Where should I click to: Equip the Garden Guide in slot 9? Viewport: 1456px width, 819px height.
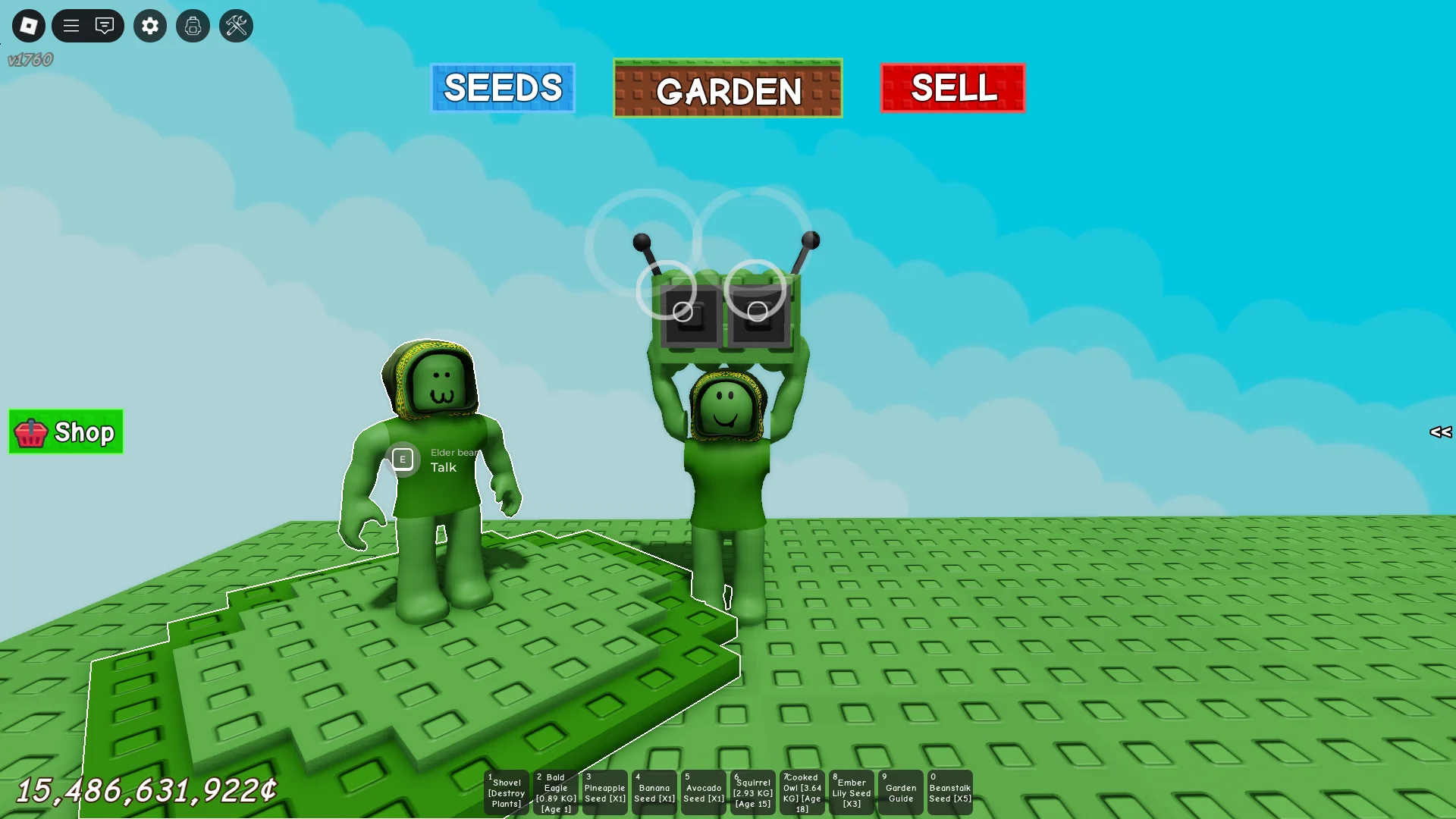tap(901, 792)
